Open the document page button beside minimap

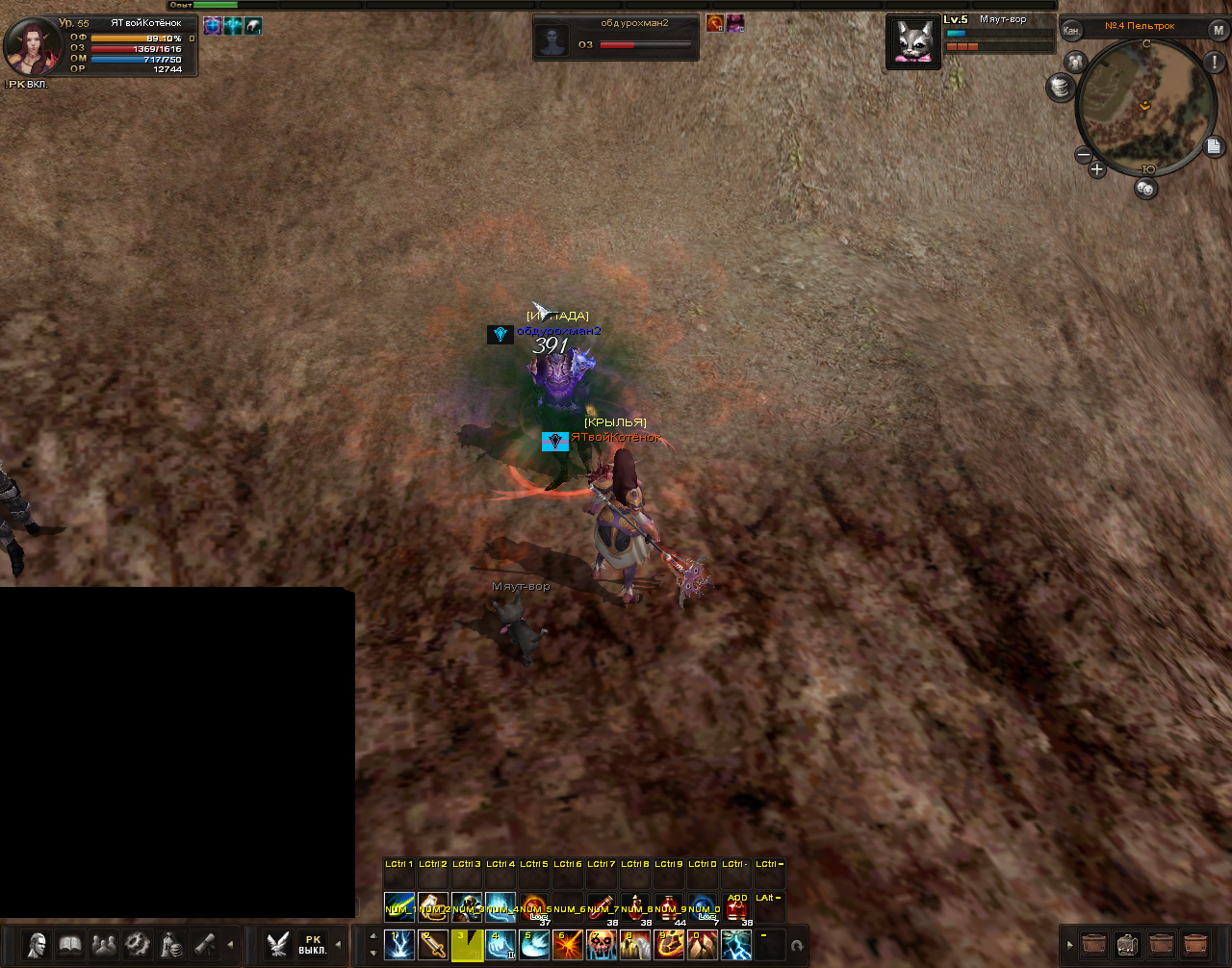coord(1214,146)
